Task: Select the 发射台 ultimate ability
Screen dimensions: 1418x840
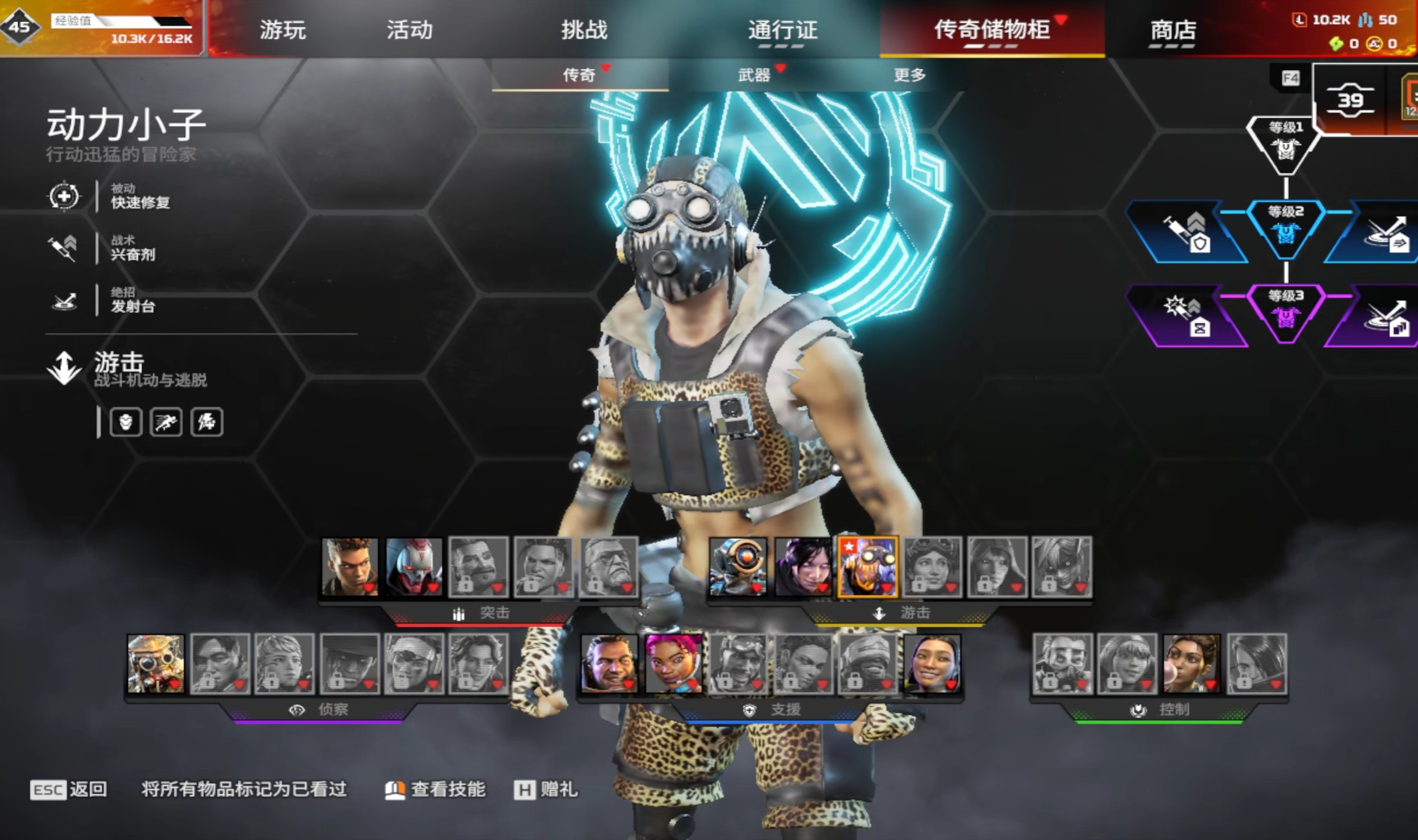Action: 133,300
